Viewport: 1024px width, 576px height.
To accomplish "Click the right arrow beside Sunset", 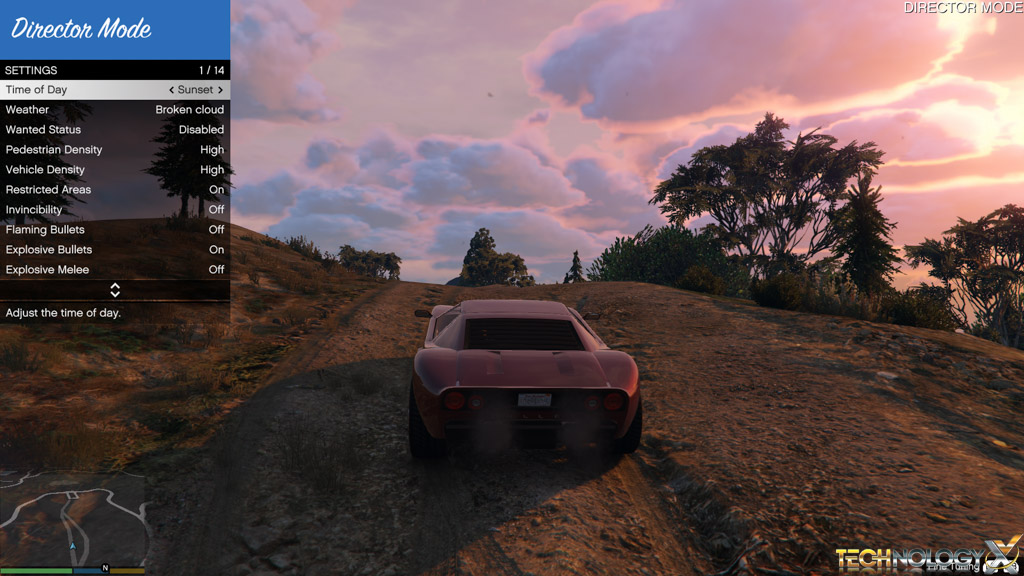I will pyautogui.click(x=220, y=90).
